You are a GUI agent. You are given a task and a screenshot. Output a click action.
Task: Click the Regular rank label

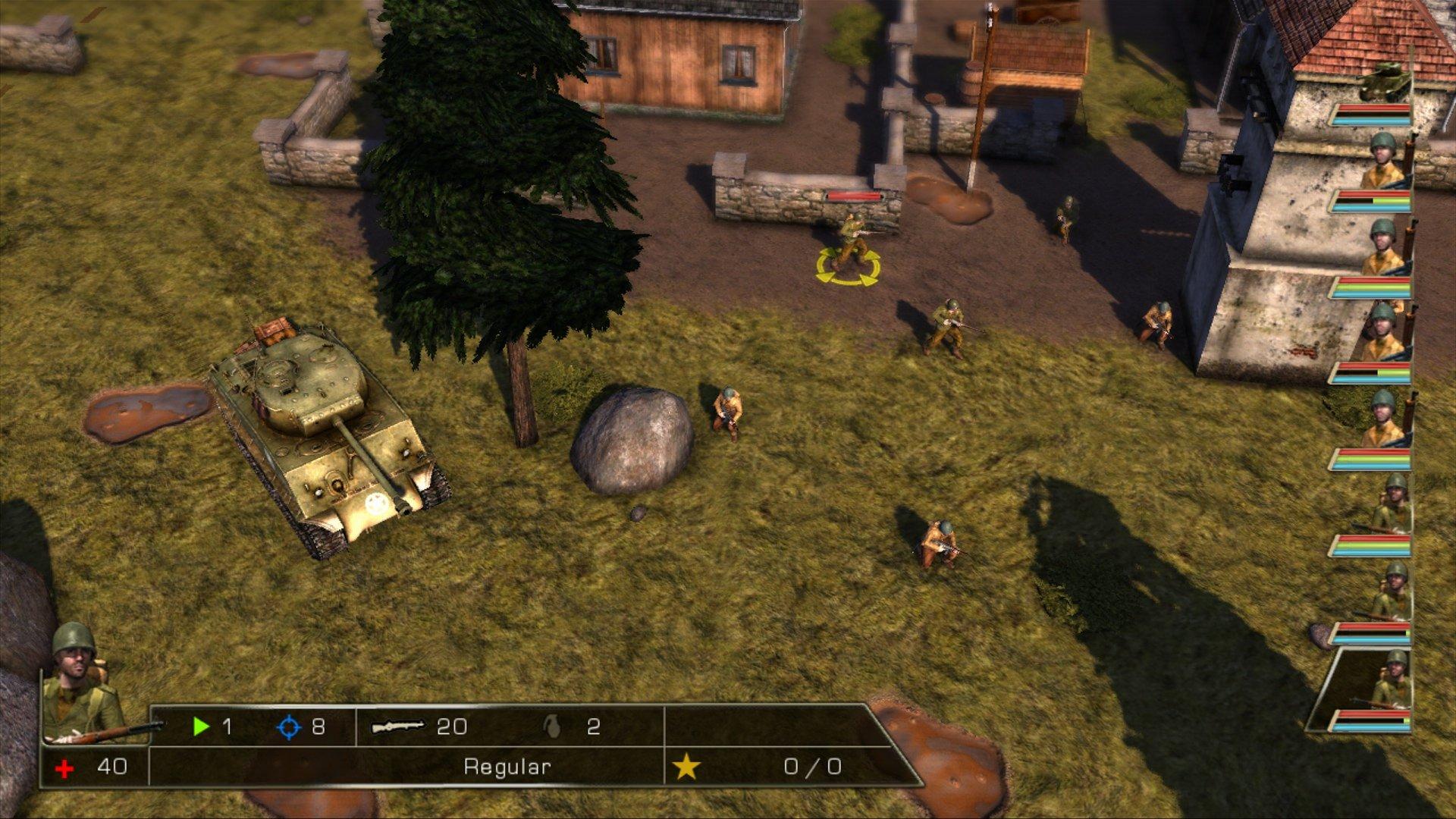[x=508, y=766]
